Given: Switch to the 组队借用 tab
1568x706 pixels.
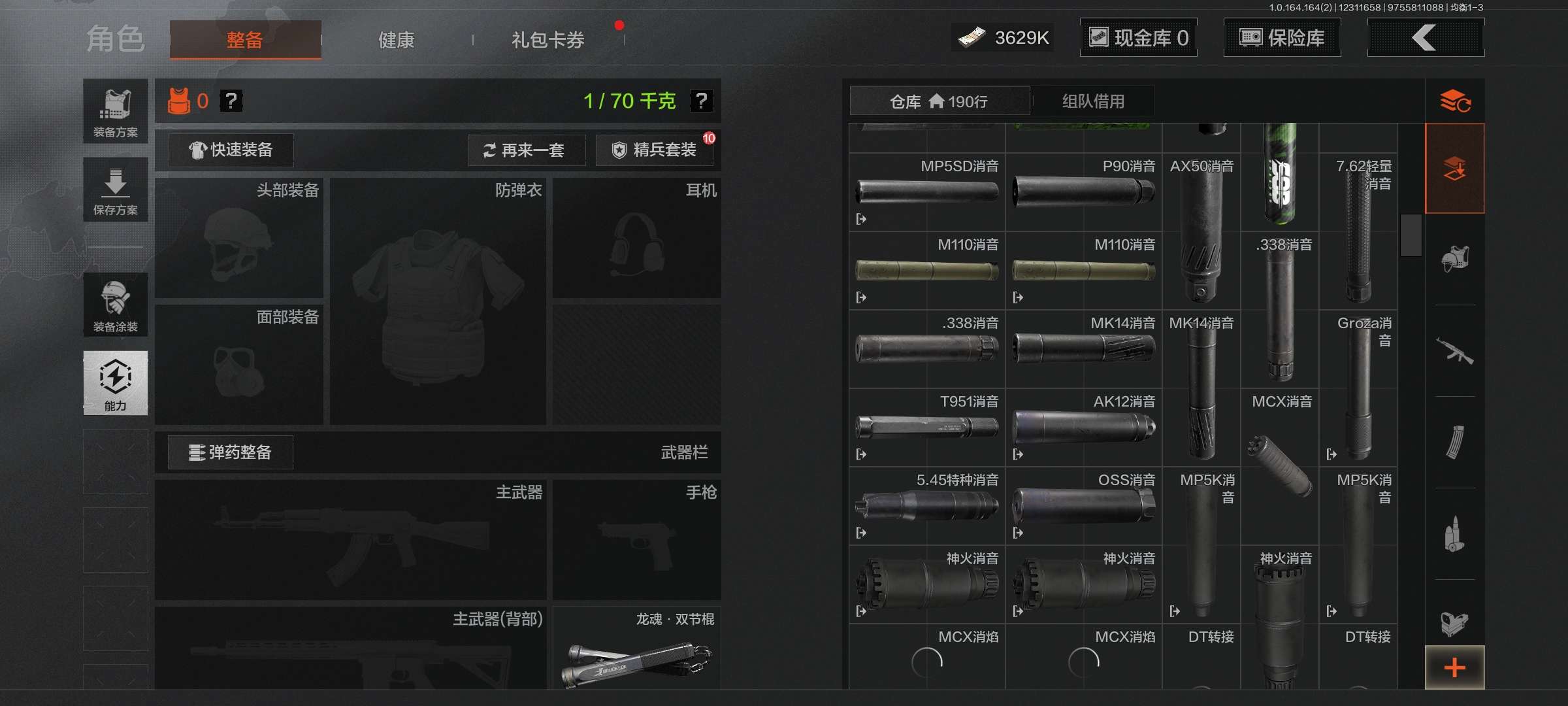Looking at the screenshot, I should tap(1093, 101).
